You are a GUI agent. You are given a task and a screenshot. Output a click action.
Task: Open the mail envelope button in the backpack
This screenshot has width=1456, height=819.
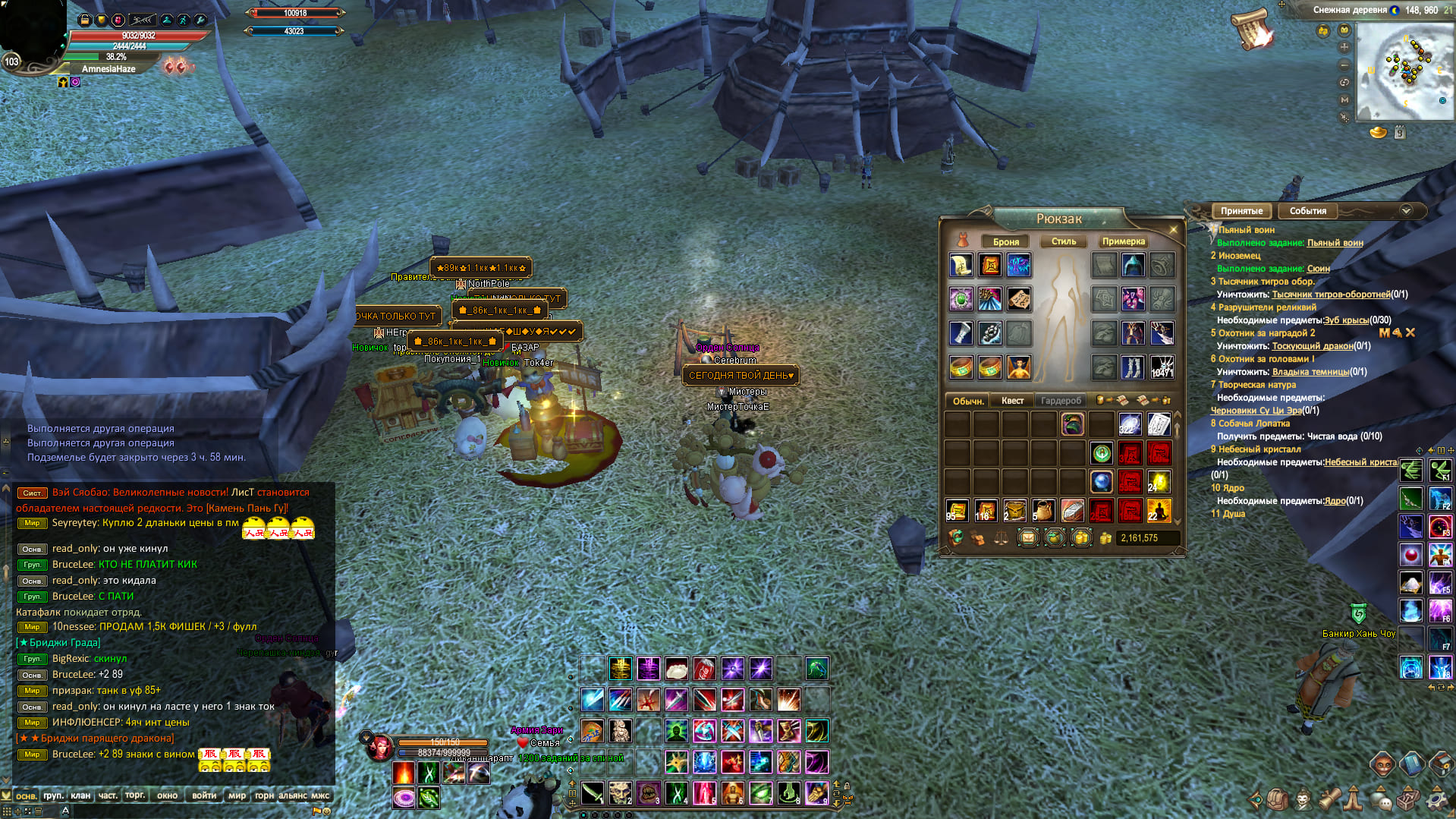(x=1027, y=538)
